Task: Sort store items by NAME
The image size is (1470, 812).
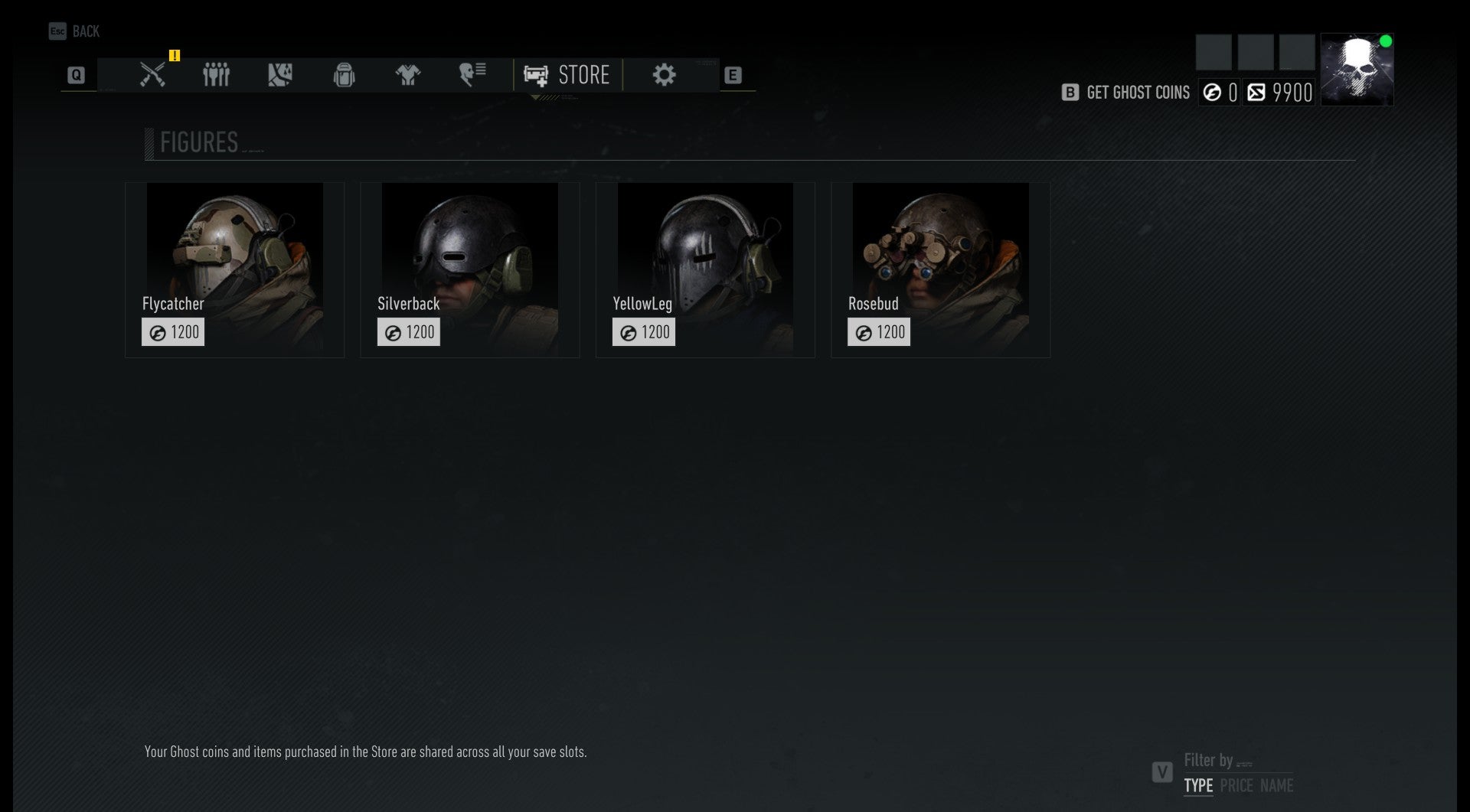Action: [x=1277, y=784]
